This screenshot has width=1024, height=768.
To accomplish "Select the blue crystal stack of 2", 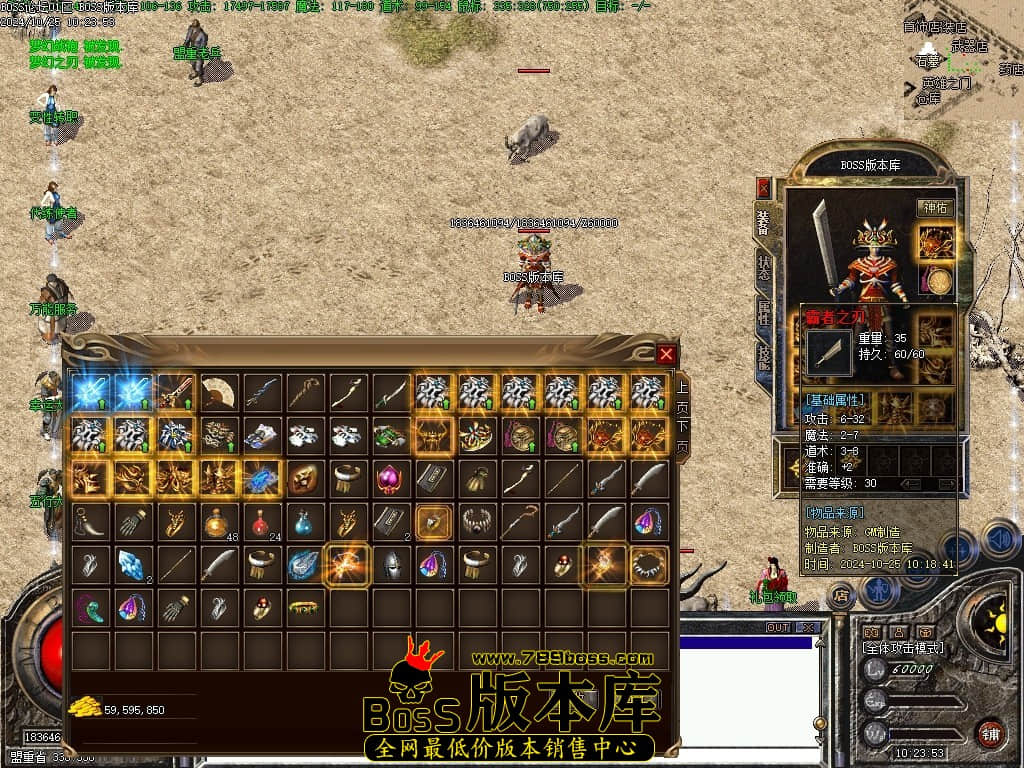I will pos(133,564).
